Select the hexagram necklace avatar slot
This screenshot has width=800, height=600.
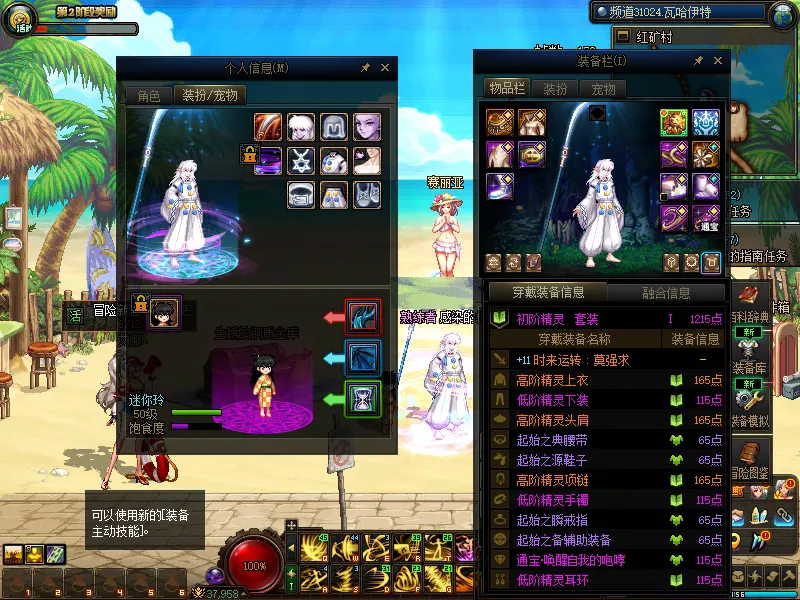pyautogui.click(x=301, y=160)
